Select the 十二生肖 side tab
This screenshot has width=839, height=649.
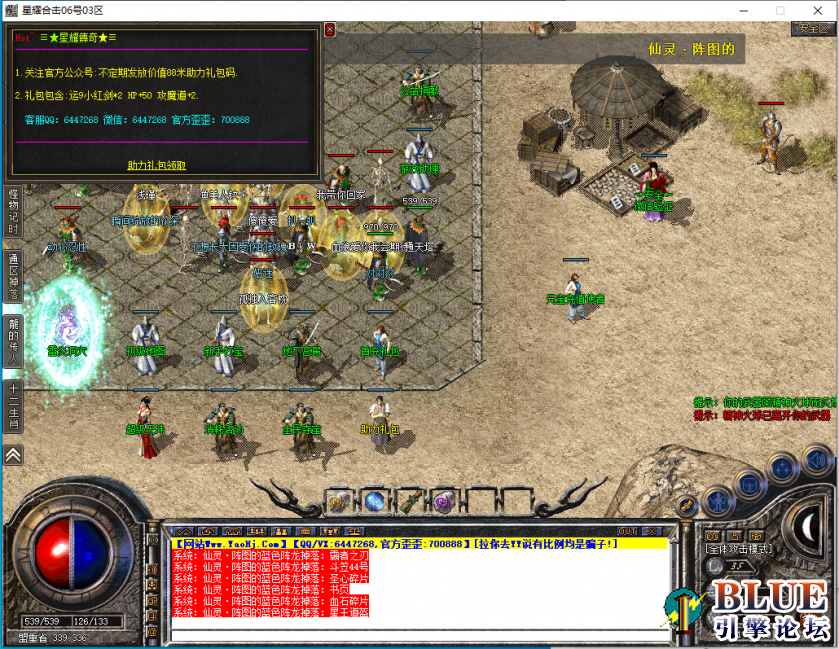point(13,406)
